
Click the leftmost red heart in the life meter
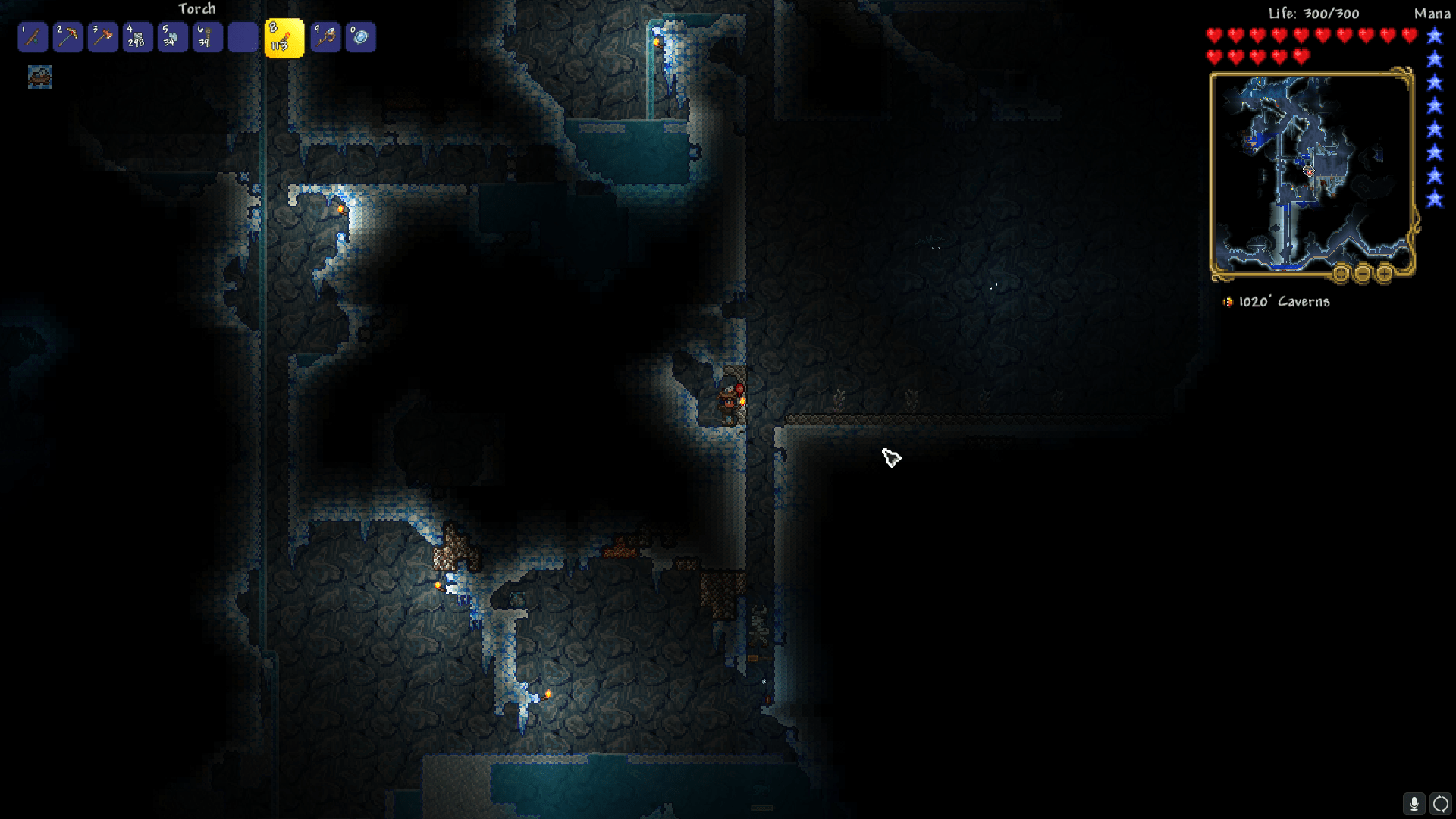coord(1216,34)
